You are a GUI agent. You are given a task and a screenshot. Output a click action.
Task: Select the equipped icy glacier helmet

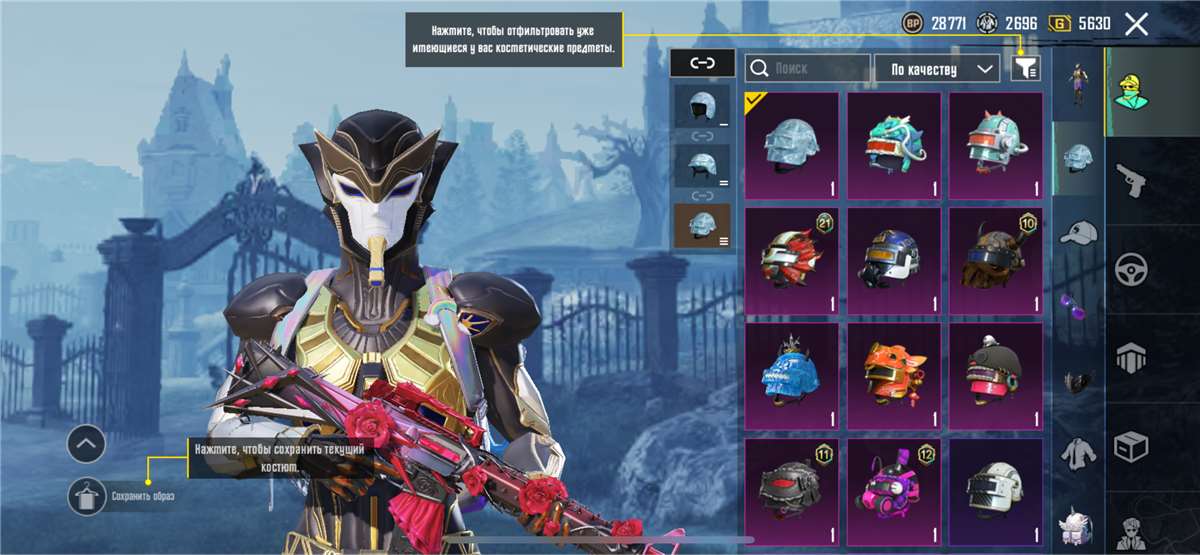coord(792,144)
